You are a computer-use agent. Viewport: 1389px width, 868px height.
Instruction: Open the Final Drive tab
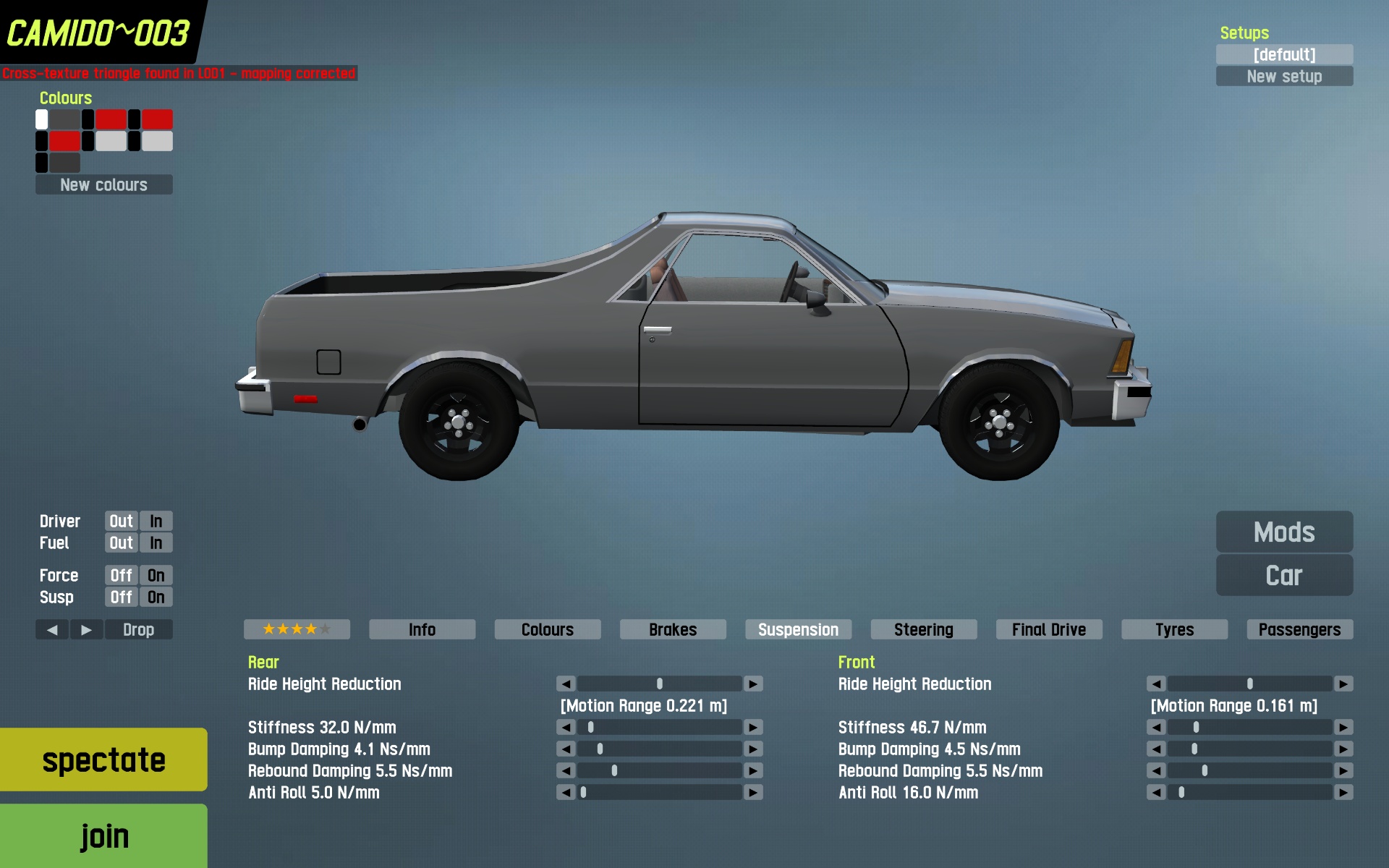point(1048,629)
